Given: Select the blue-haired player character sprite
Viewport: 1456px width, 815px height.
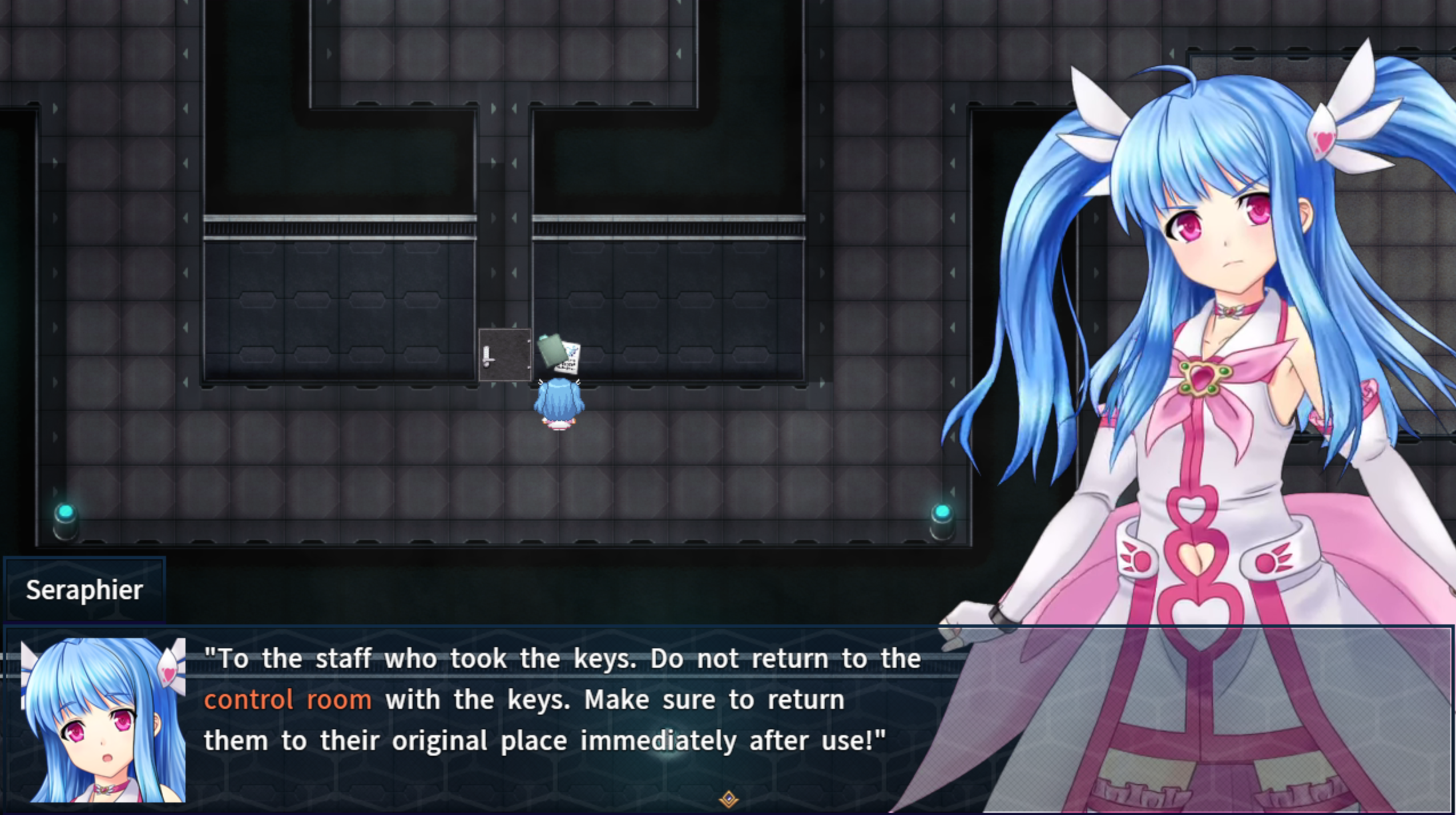Looking at the screenshot, I should 559,405.
